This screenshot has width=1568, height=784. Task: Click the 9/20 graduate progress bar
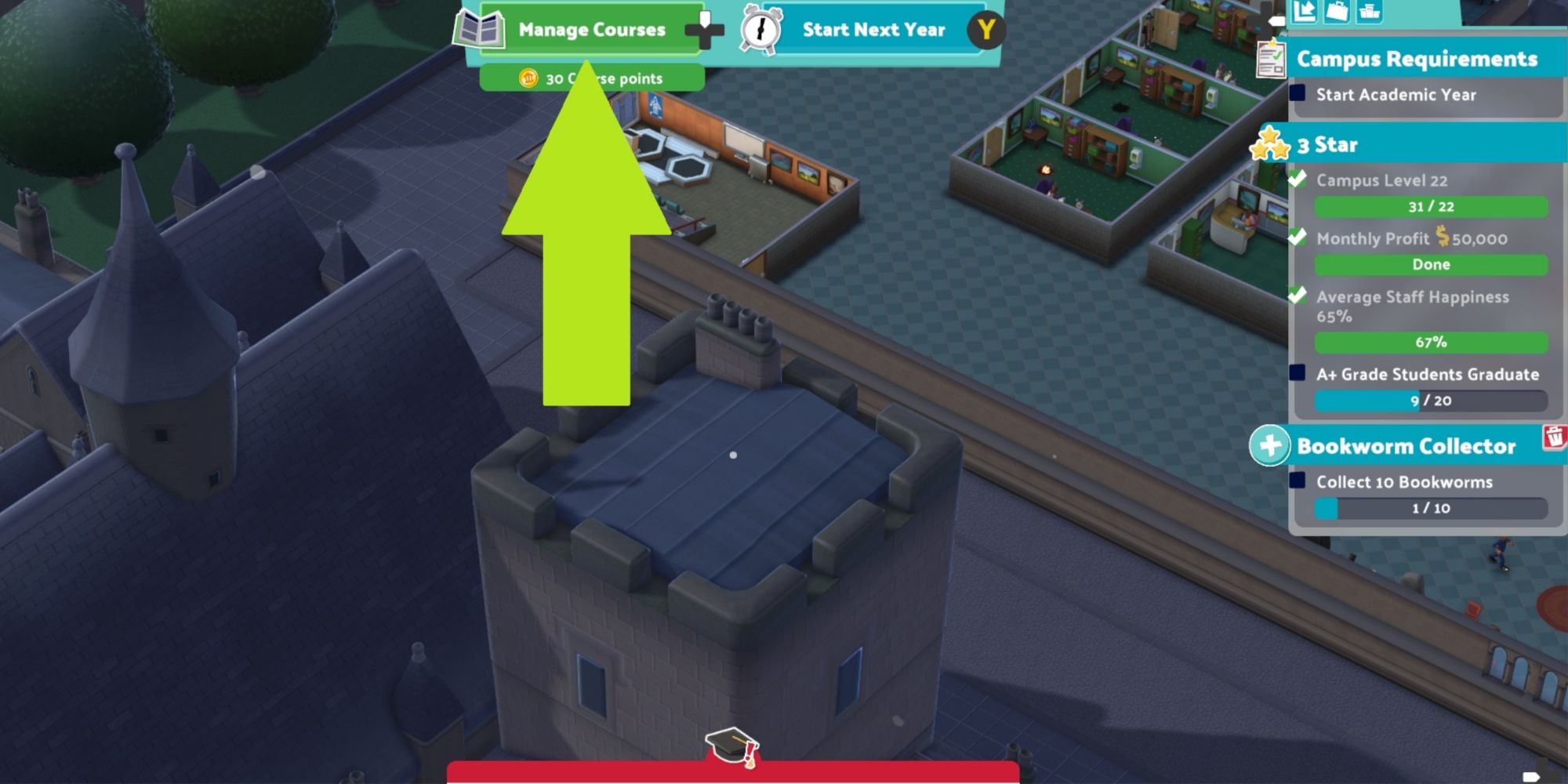(1429, 401)
